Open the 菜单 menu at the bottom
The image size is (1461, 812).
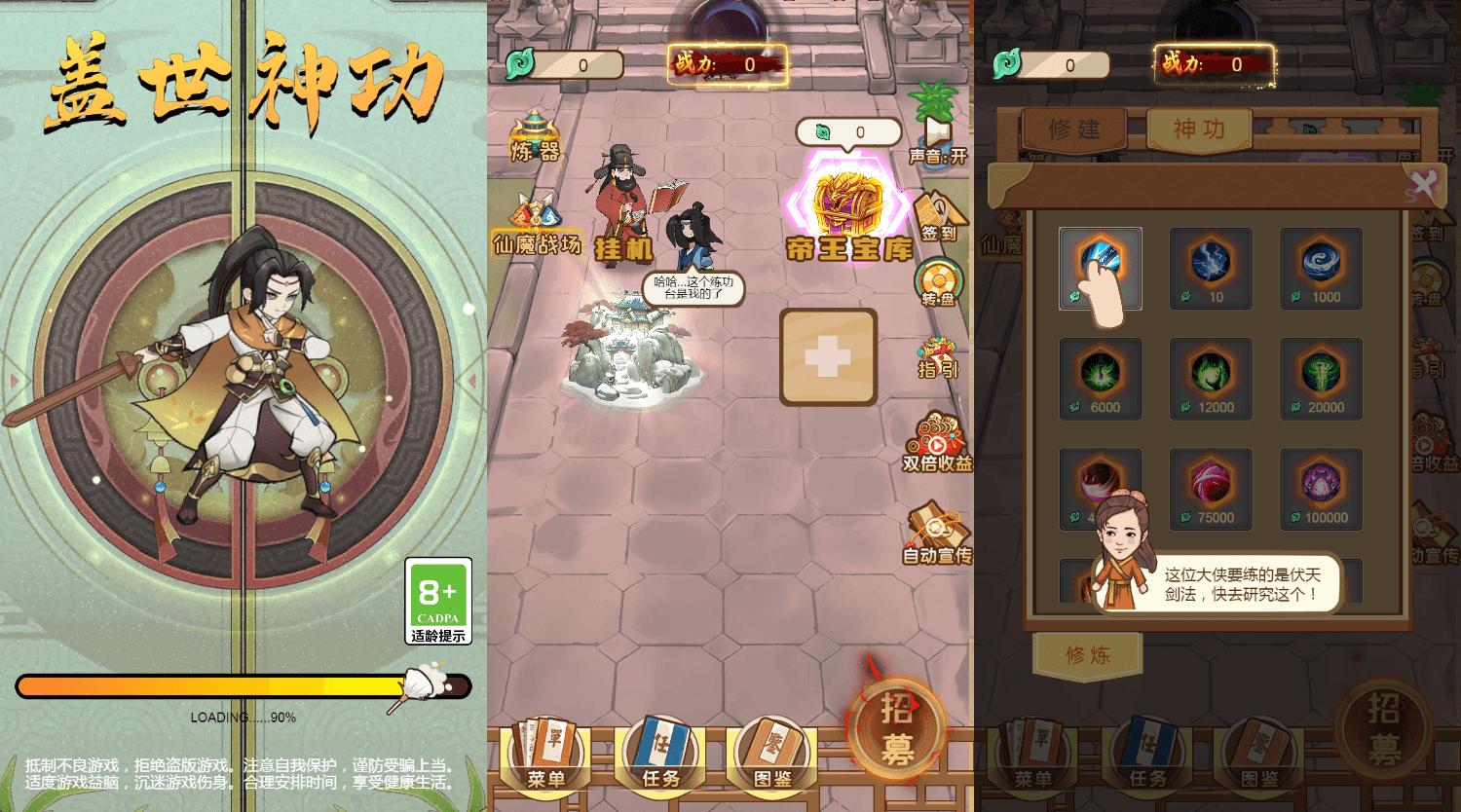[x=545, y=755]
